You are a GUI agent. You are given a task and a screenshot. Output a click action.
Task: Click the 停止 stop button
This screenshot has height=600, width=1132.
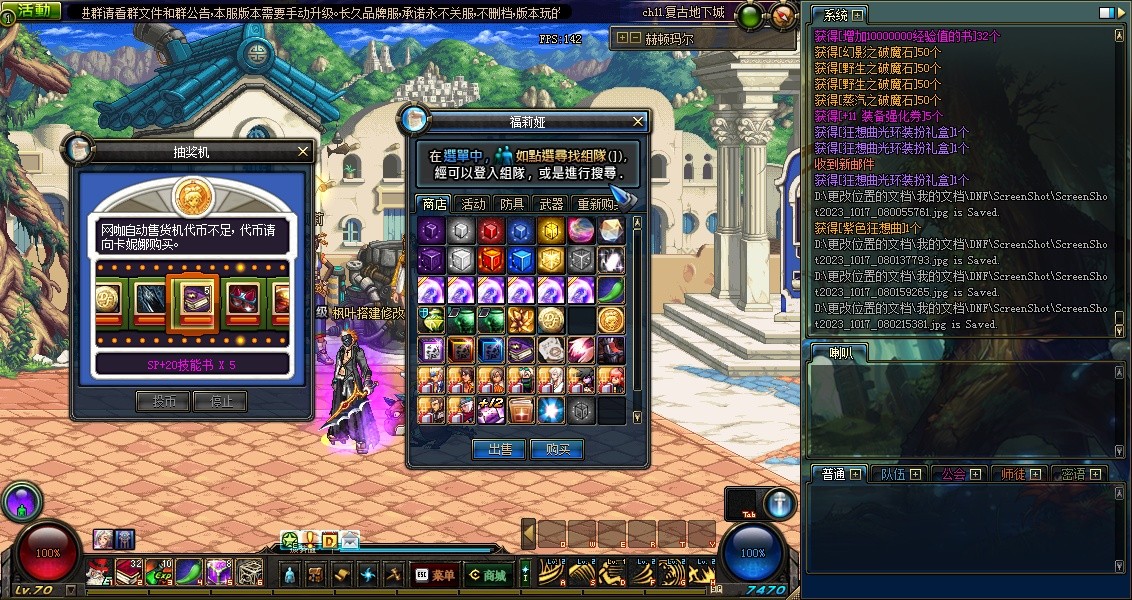221,401
